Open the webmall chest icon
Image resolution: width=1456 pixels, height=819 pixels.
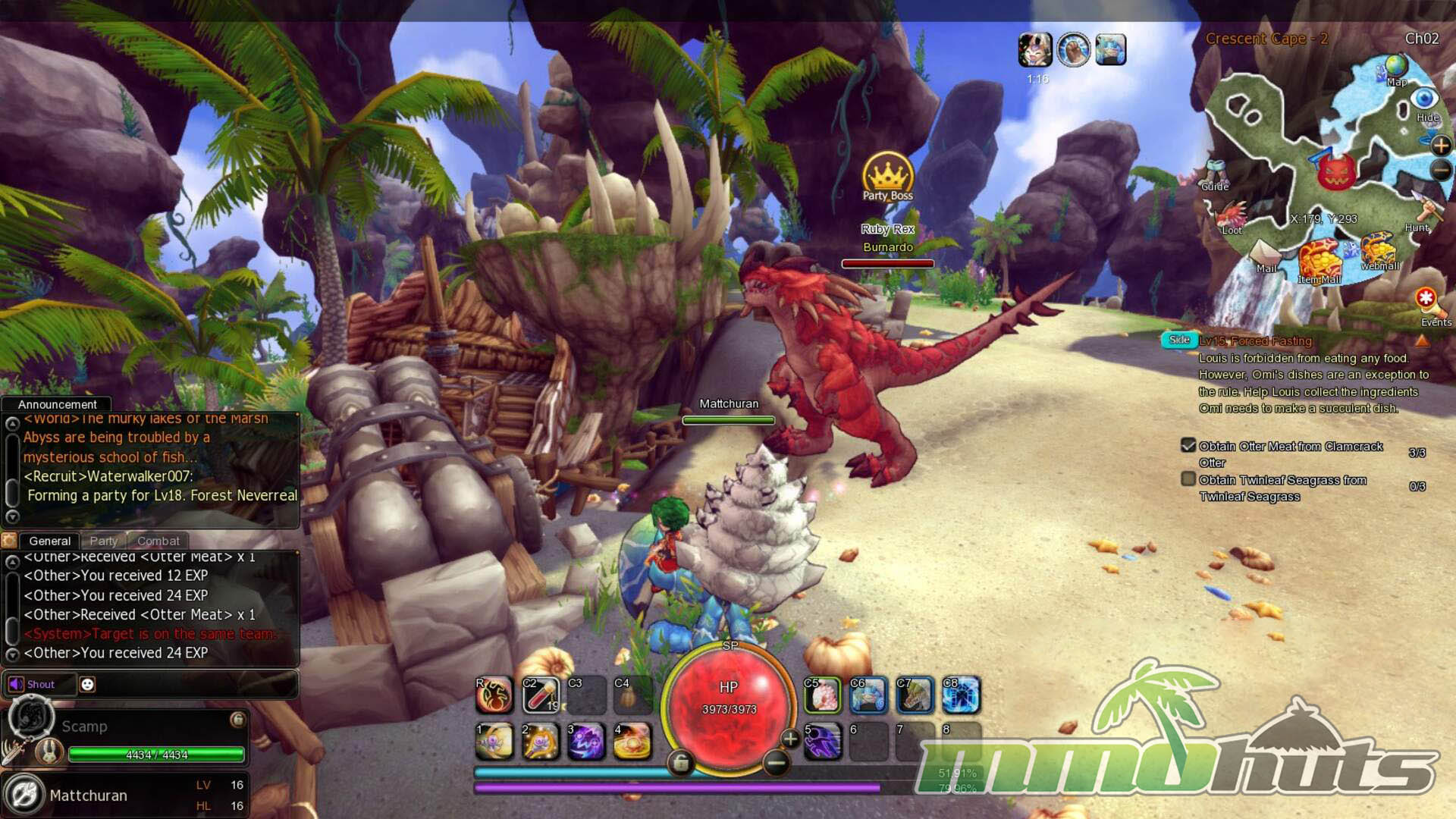tap(1378, 250)
